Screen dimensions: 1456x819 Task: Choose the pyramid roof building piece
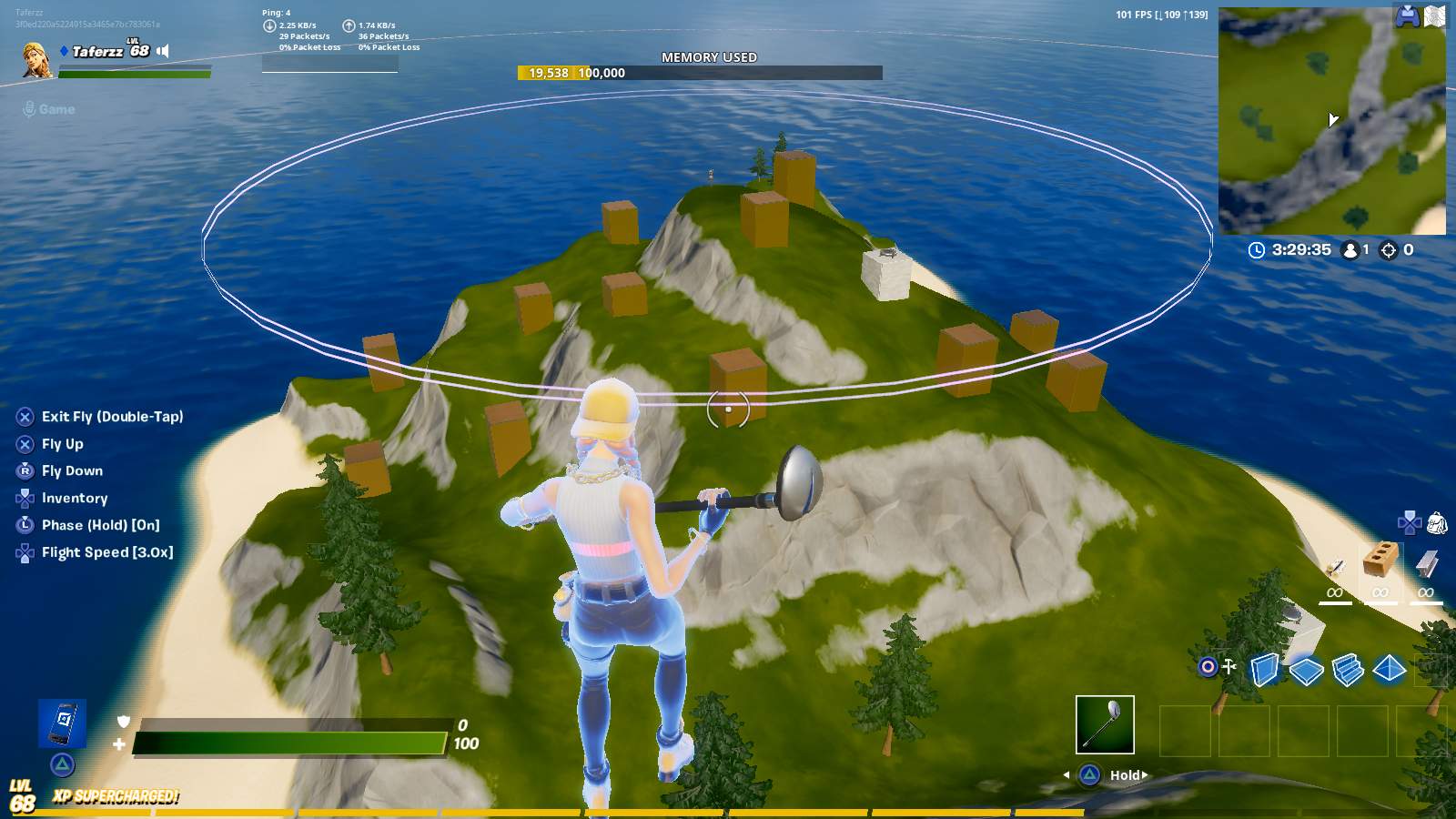click(x=1390, y=670)
